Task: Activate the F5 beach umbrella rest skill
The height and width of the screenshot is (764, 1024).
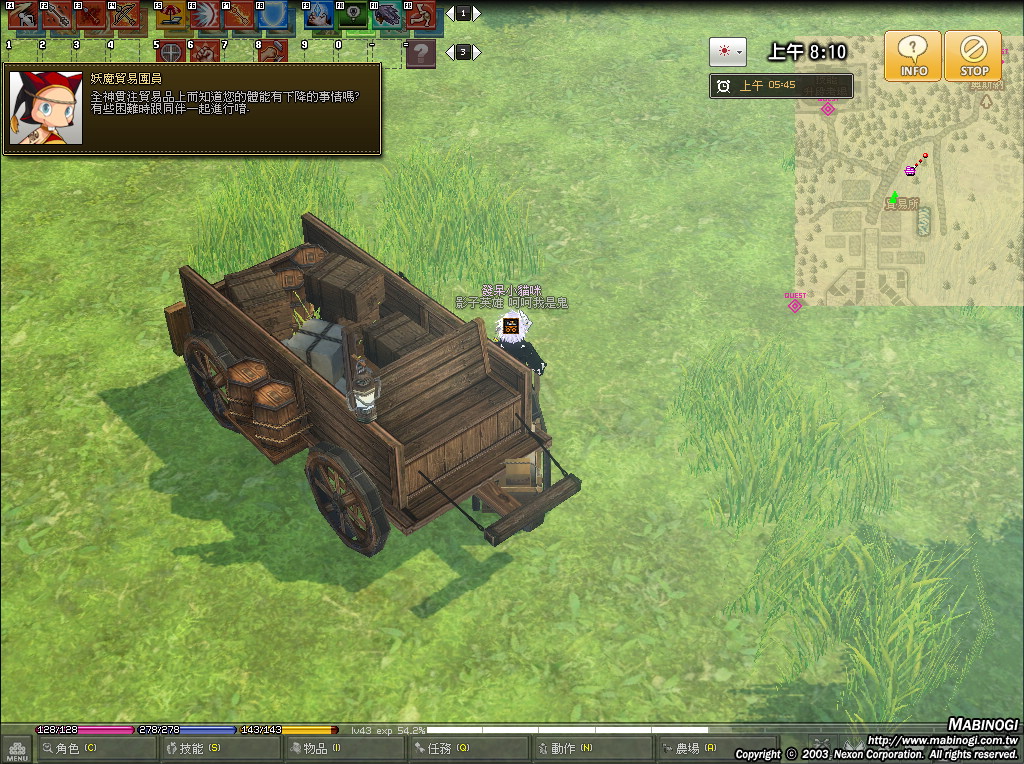Action: tap(170, 16)
